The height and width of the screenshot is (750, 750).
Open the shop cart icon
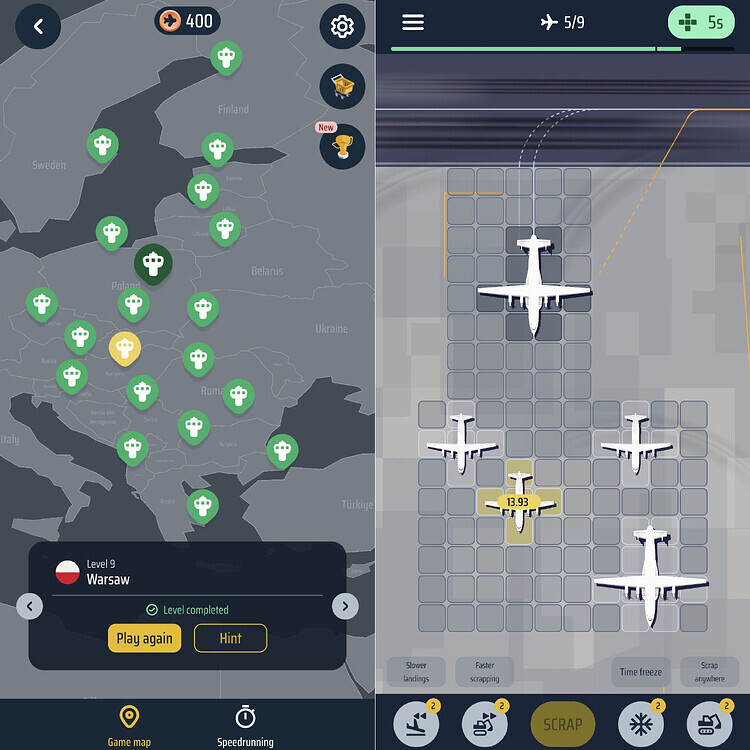tap(342, 88)
